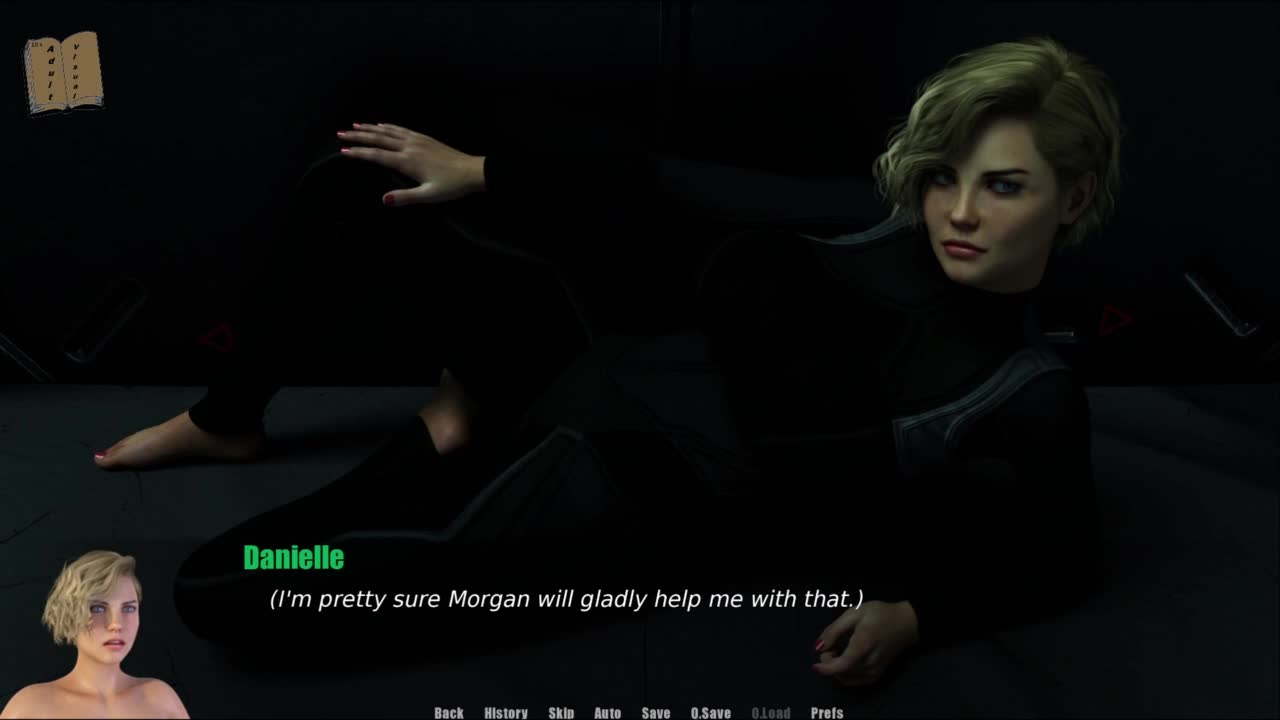The width and height of the screenshot is (1280, 720).
Task: Advance Danielle's dialogue text
Action: click(x=566, y=599)
